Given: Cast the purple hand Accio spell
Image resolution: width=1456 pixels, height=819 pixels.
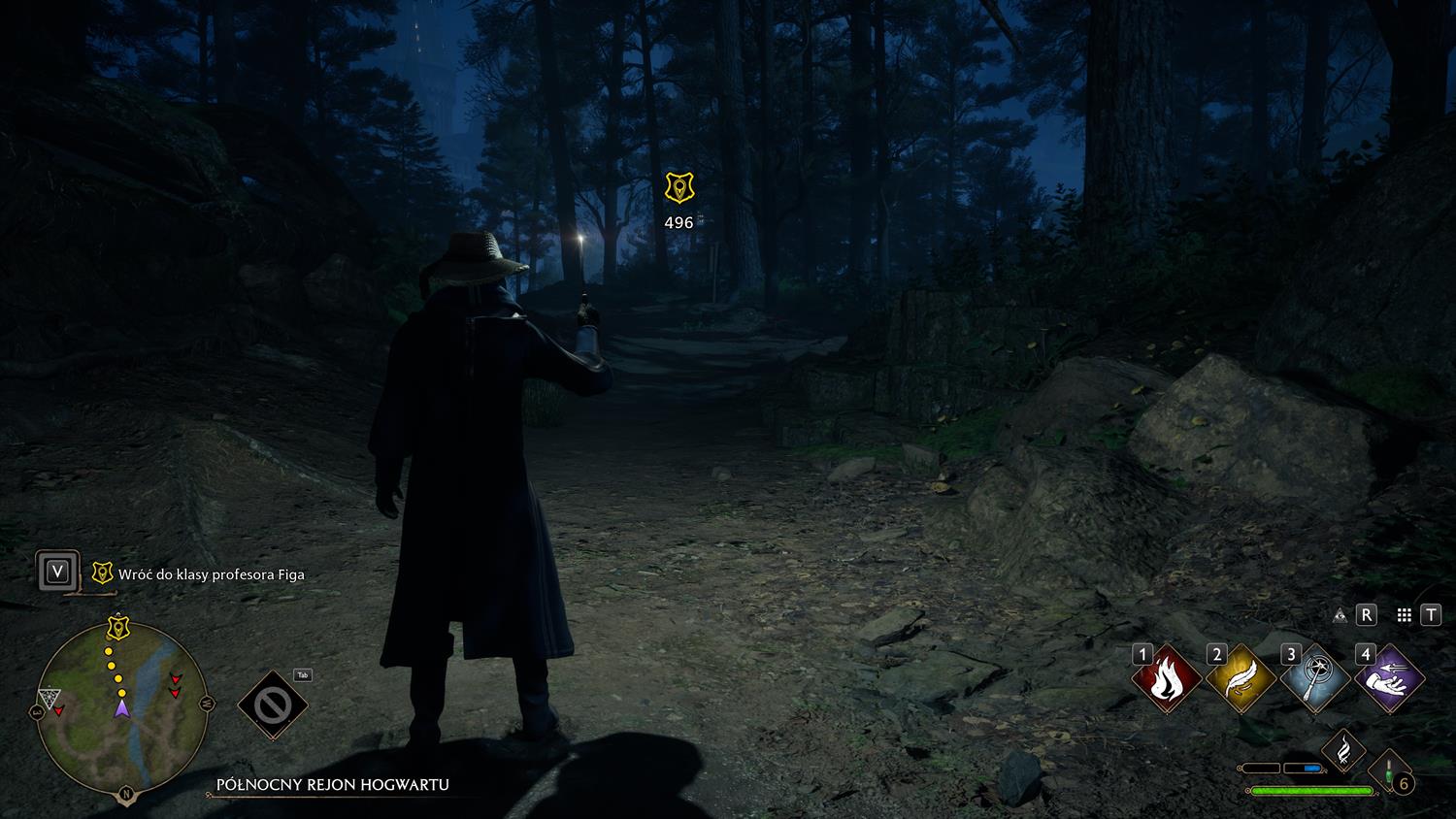Looking at the screenshot, I should click(1389, 679).
